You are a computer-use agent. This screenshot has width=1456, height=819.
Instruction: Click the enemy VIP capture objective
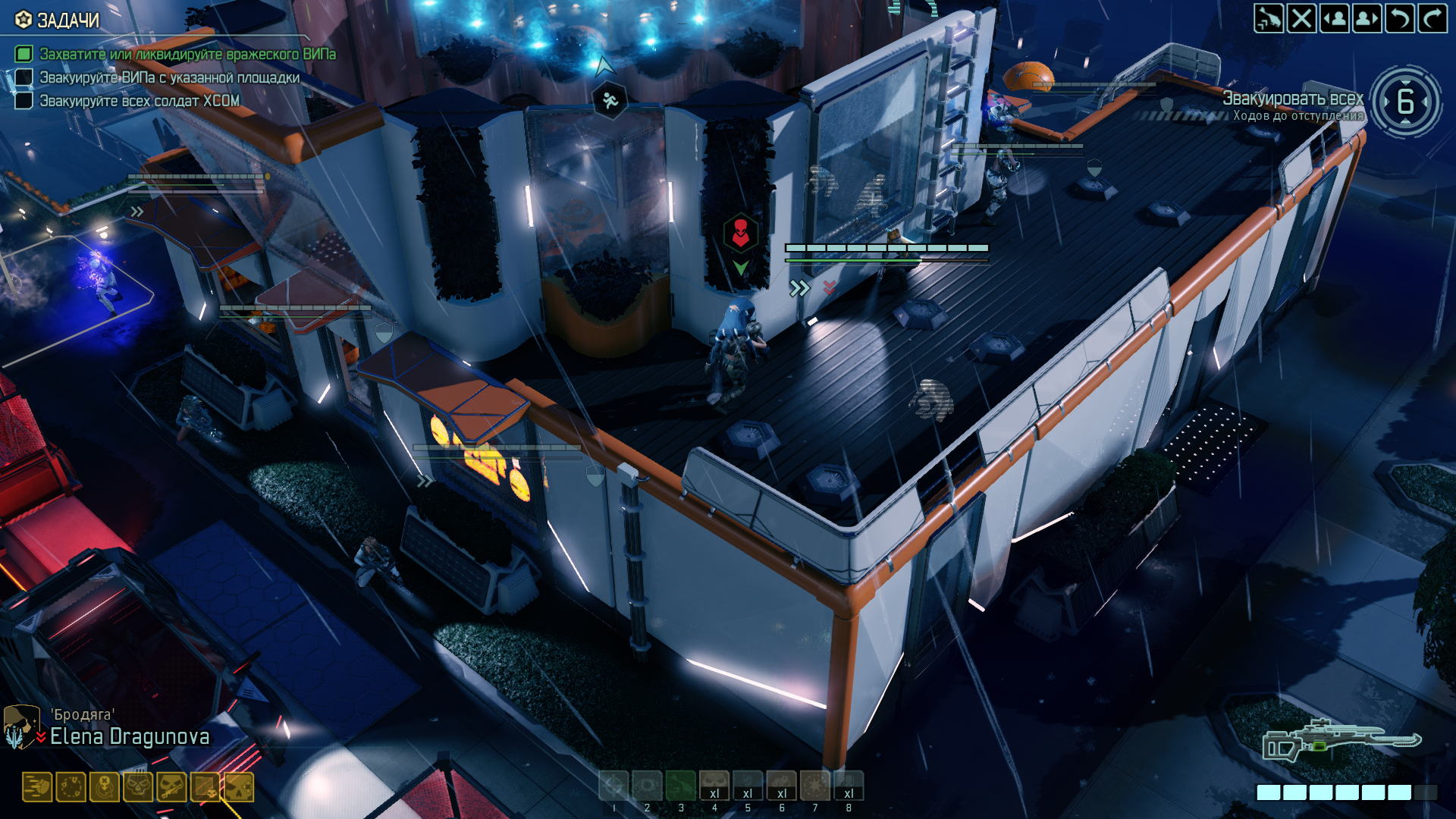[187, 54]
